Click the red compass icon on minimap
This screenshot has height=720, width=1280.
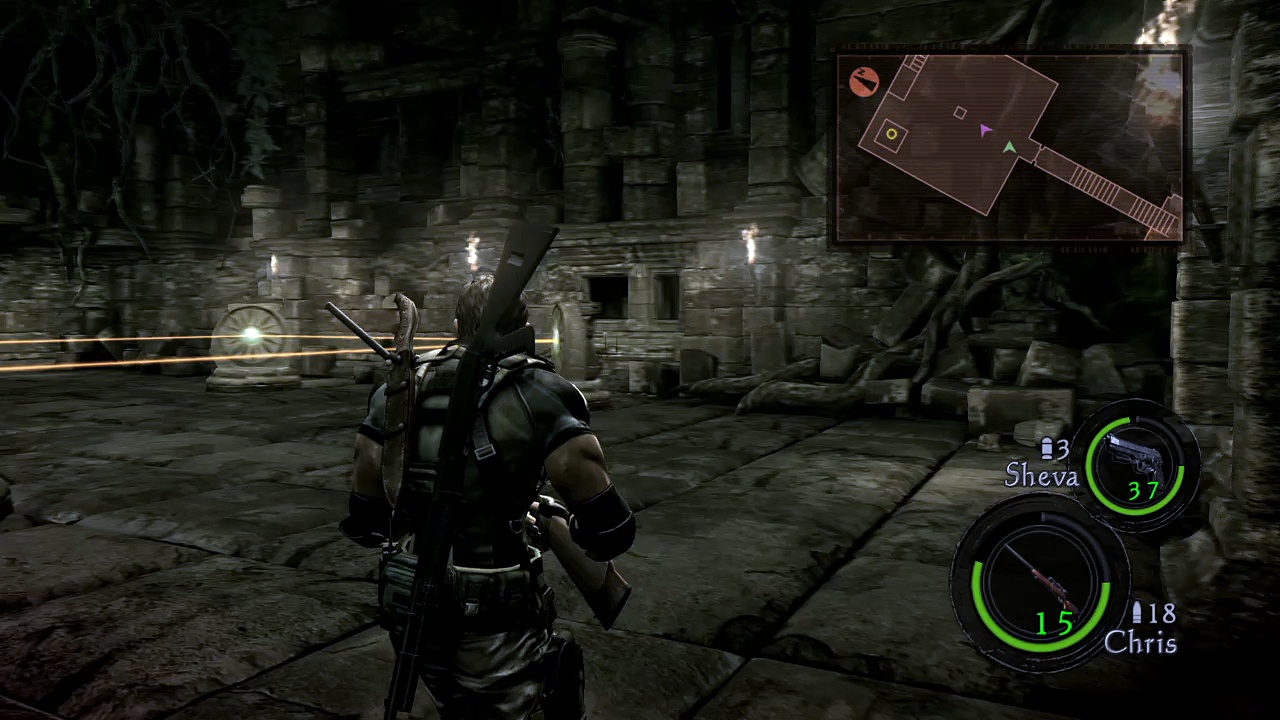click(x=864, y=81)
